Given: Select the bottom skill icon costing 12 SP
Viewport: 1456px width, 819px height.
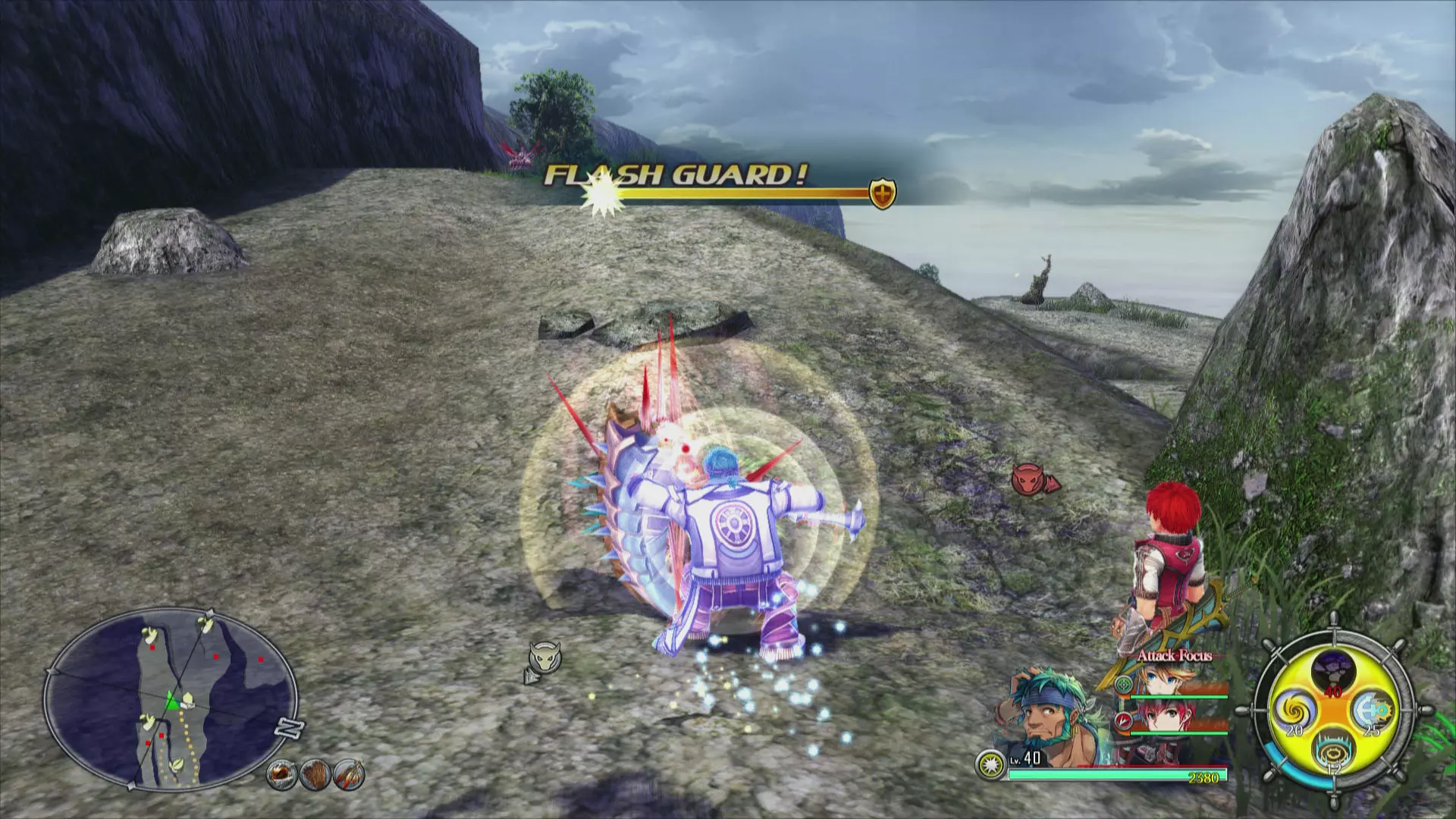Looking at the screenshot, I should click(x=1332, y=752).
